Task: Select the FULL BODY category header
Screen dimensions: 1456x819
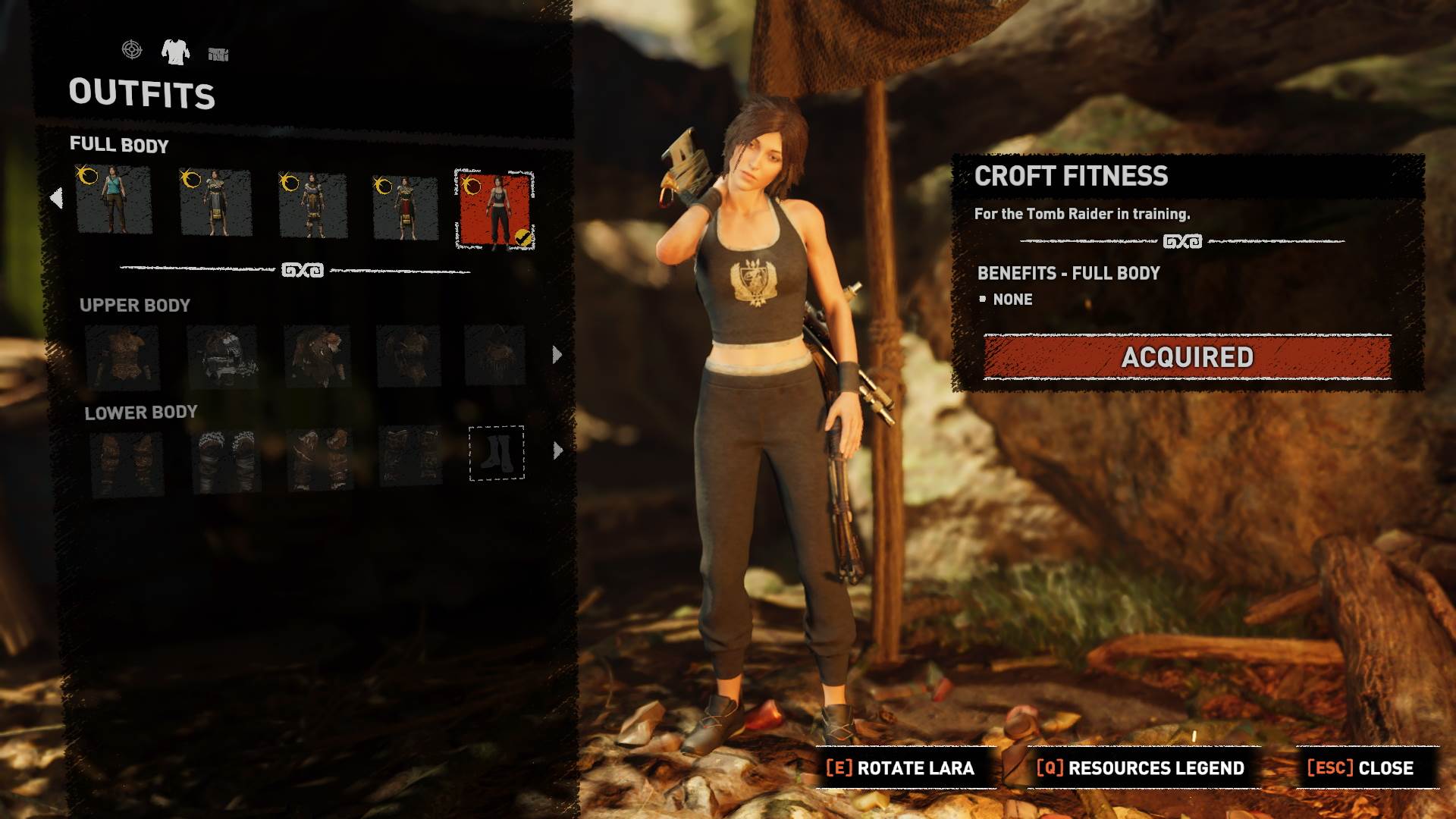Action: [x=119, y=145]
